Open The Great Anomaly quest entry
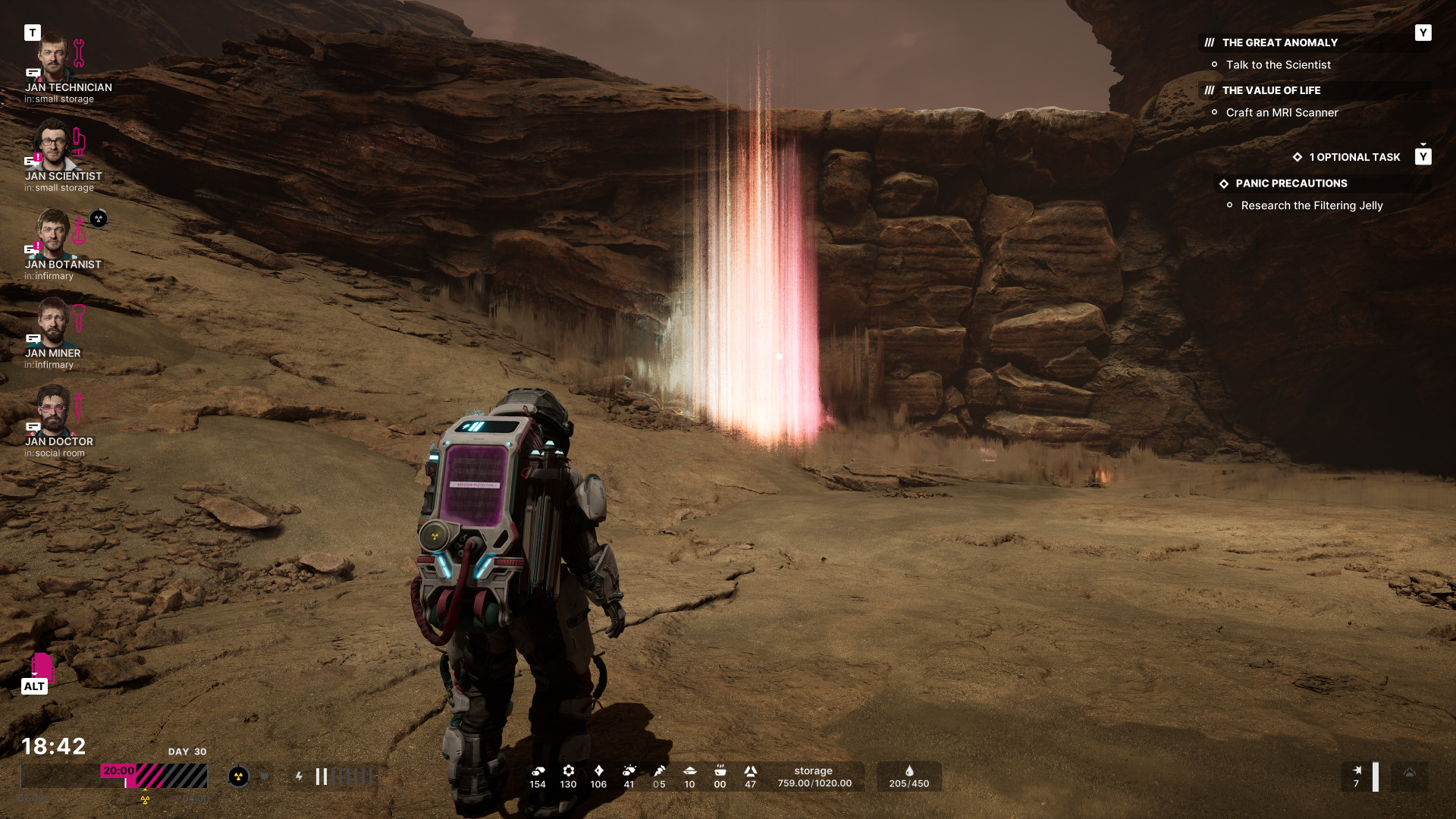This screenshot has width=1456, height=819. [x=1279, y=42]
